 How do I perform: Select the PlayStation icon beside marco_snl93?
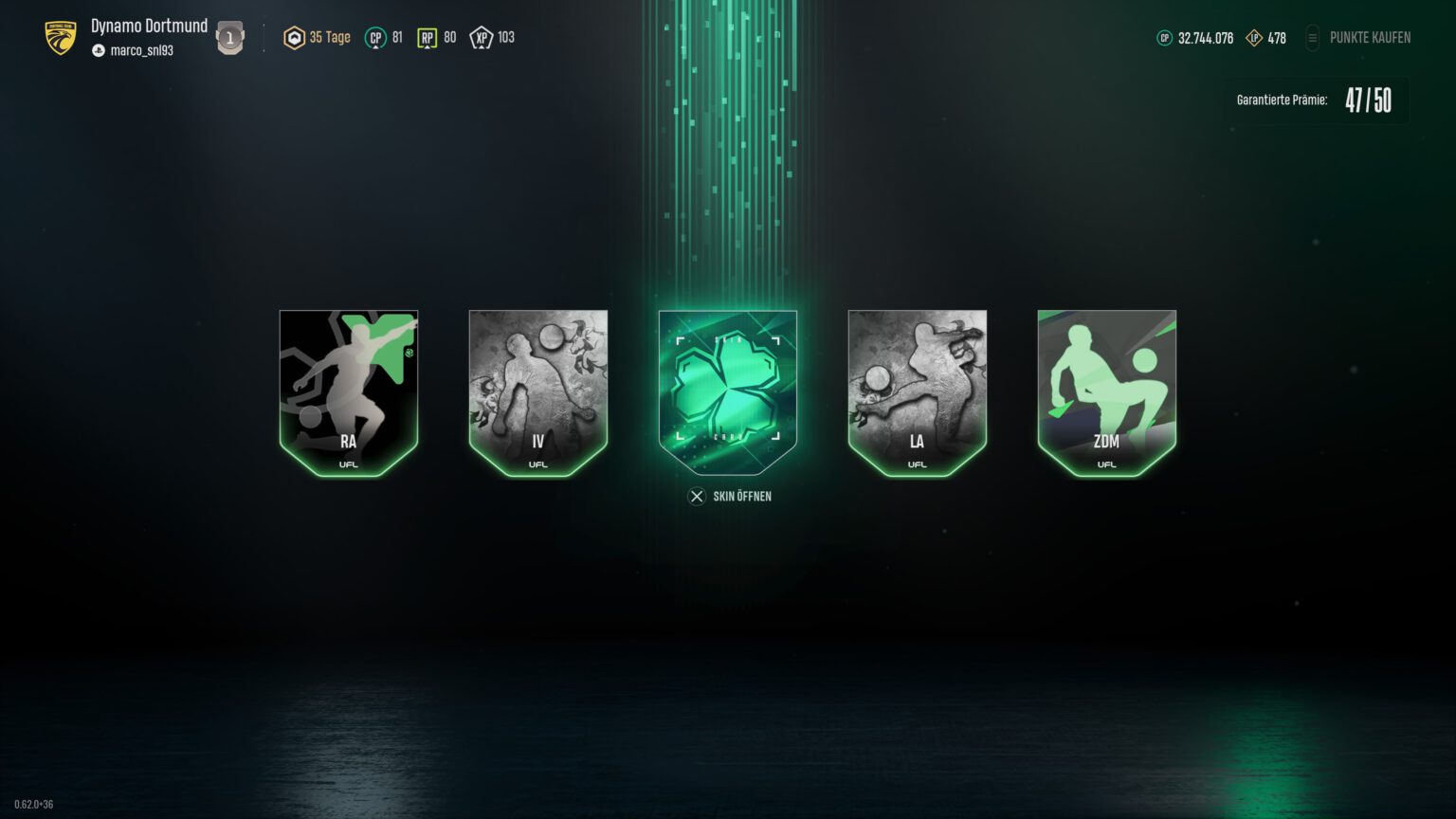tap(99, 51)
